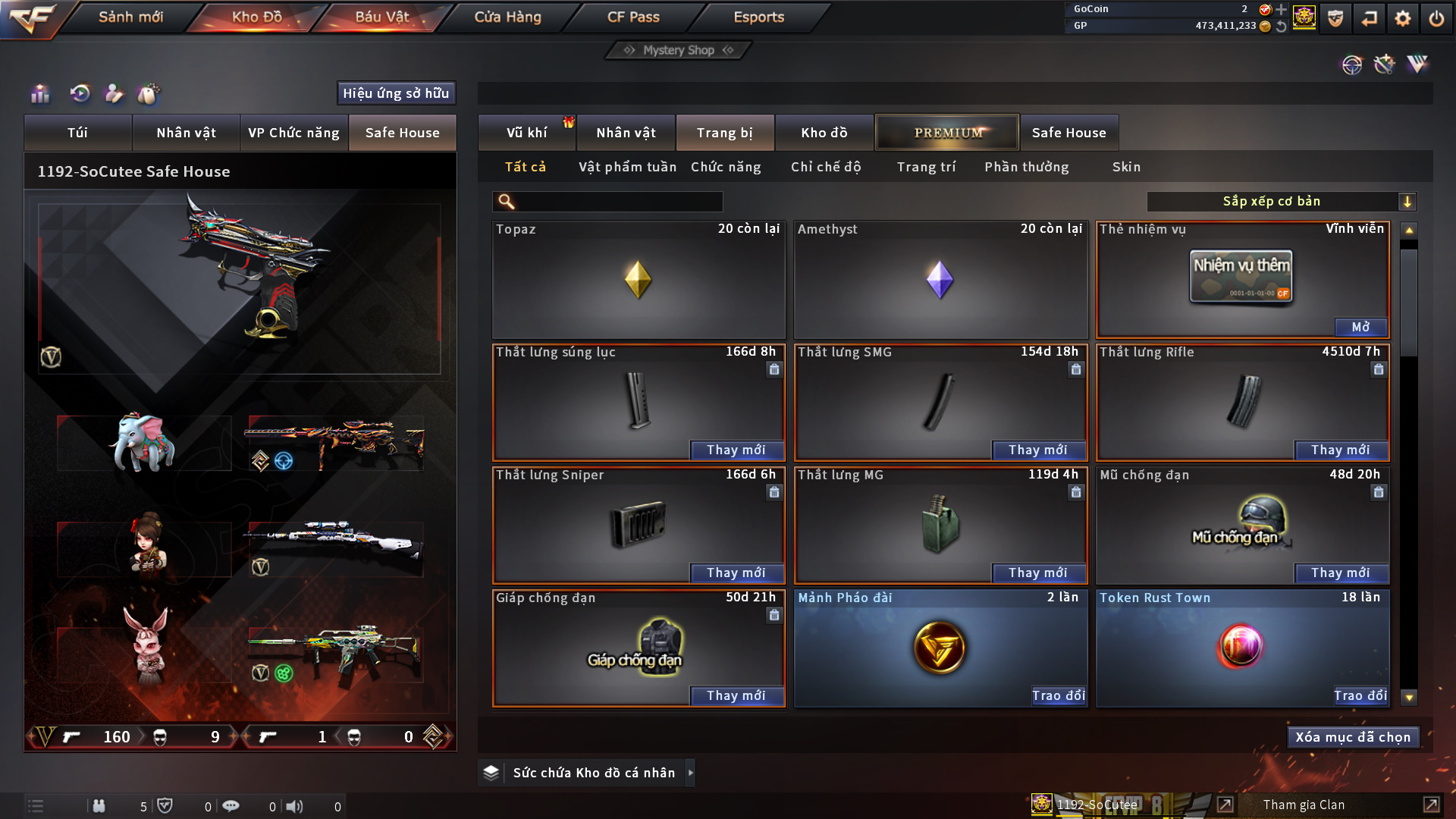The width and height of the screenshot is (1456, 819).
Task: Click the inventory search field
Action: (618, 202)
